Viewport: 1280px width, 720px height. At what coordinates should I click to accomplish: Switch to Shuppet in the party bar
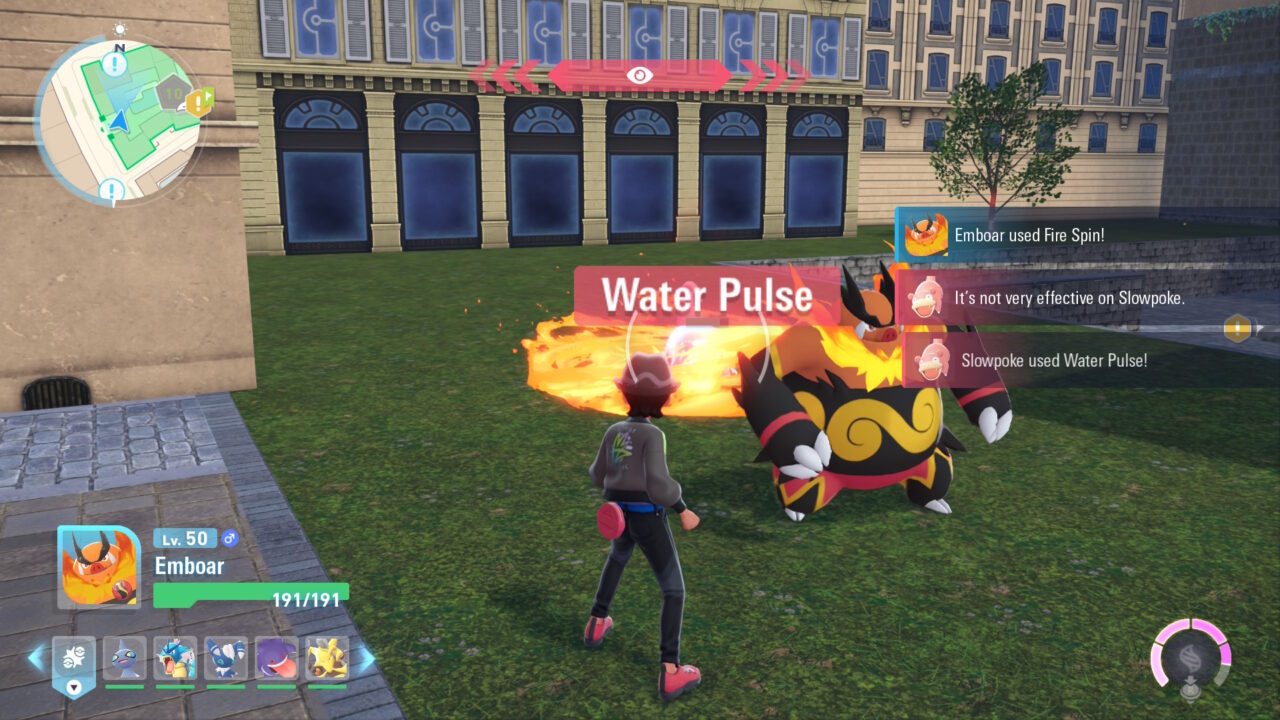[124, 659]
